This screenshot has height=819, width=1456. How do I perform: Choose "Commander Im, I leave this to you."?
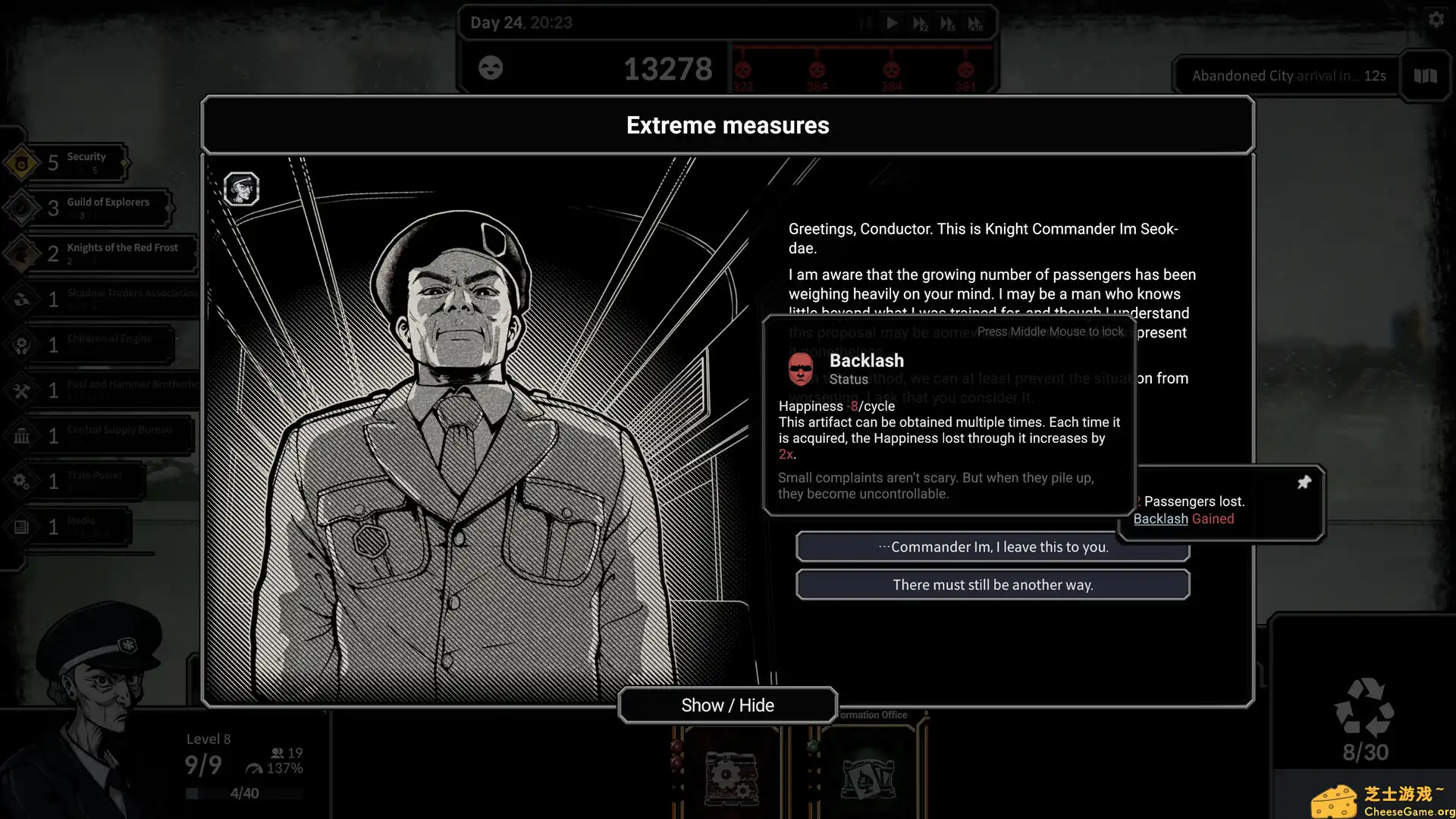click(x=993, y=547)
